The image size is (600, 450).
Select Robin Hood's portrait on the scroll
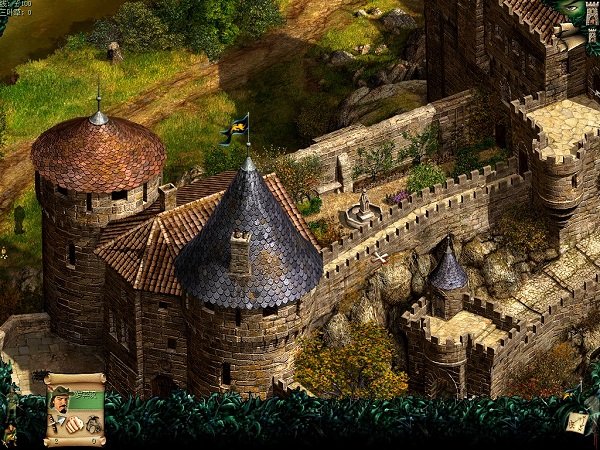(x=61, y=398)
